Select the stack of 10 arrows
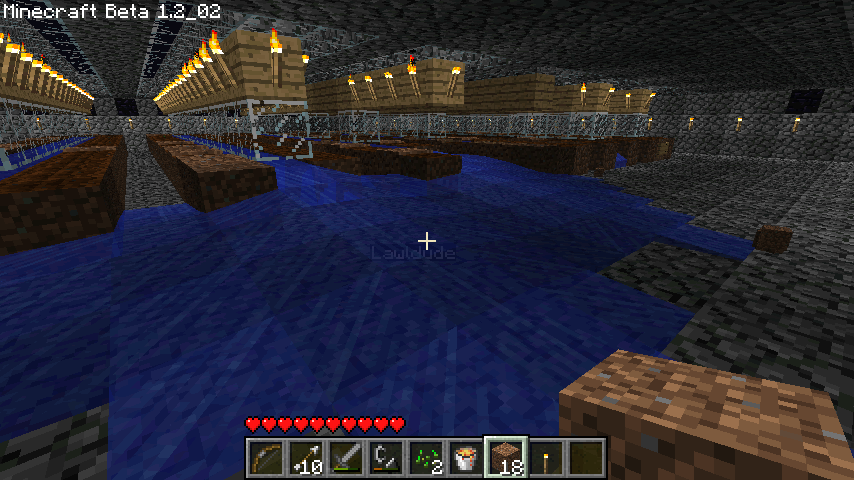 pyautogui.click(x=305, y=457)
